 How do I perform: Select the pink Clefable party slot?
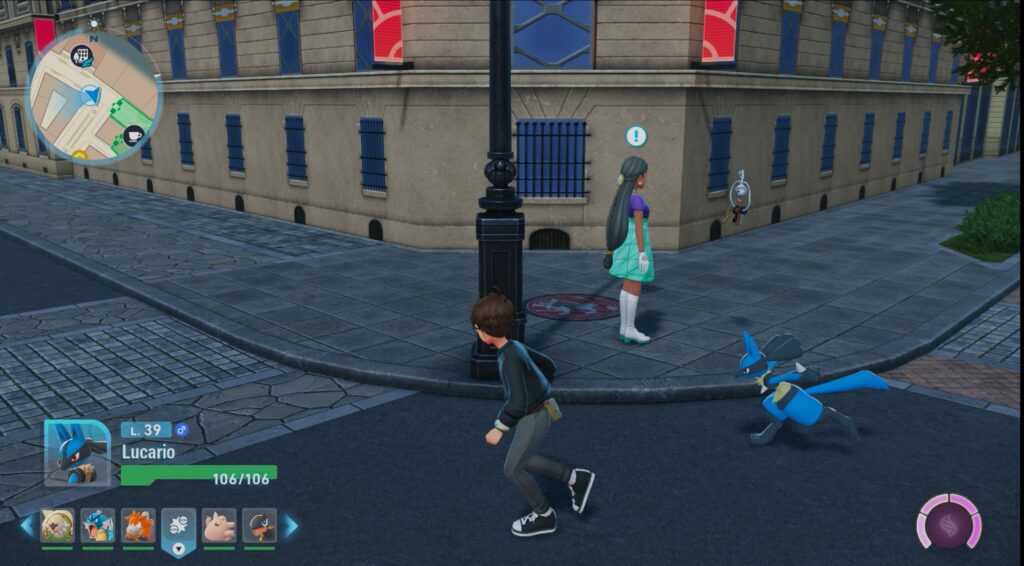[x=219, y=526]
